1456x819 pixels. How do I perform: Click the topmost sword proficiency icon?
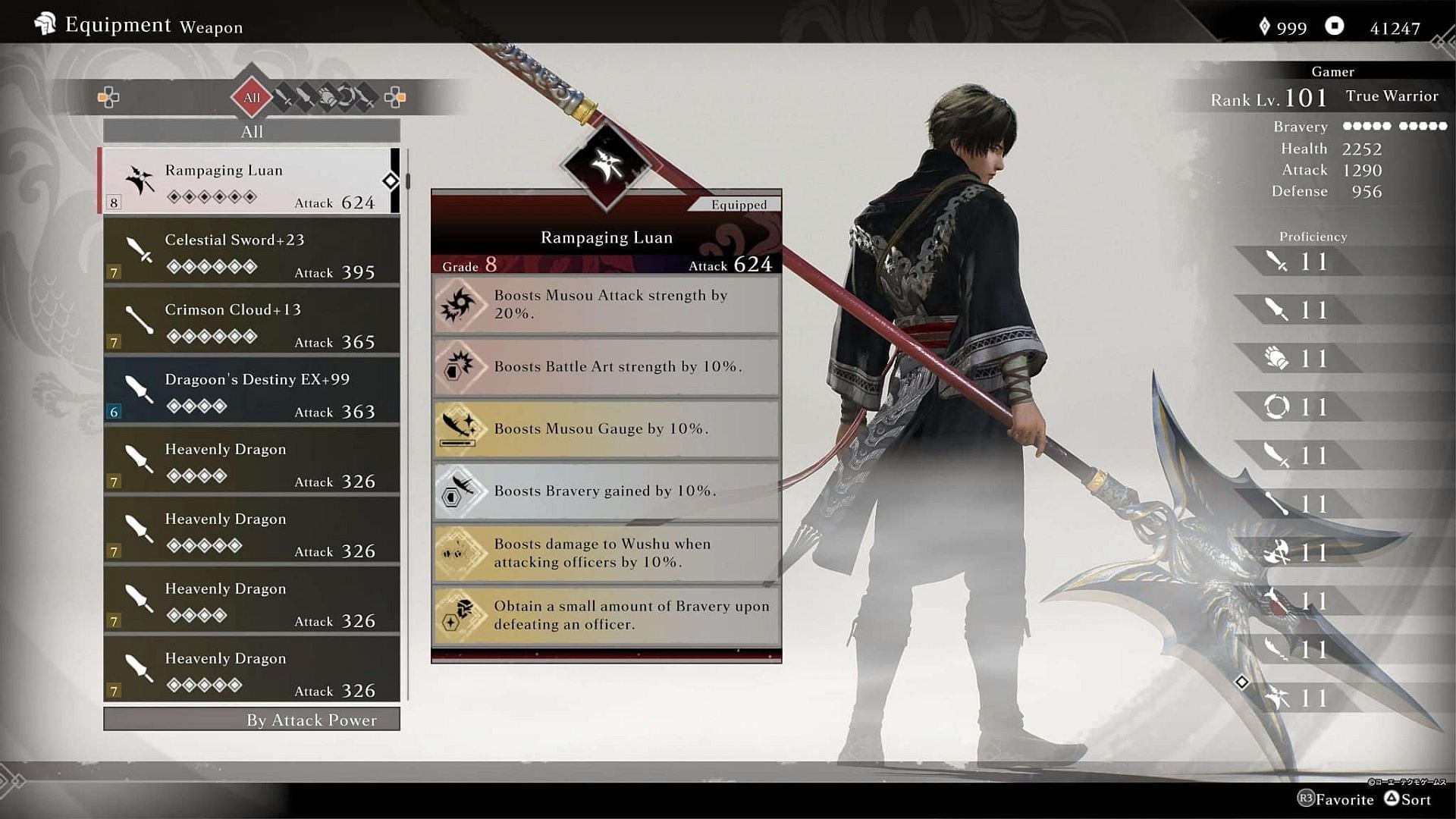pyautogui.click(x=1274, y=262)
